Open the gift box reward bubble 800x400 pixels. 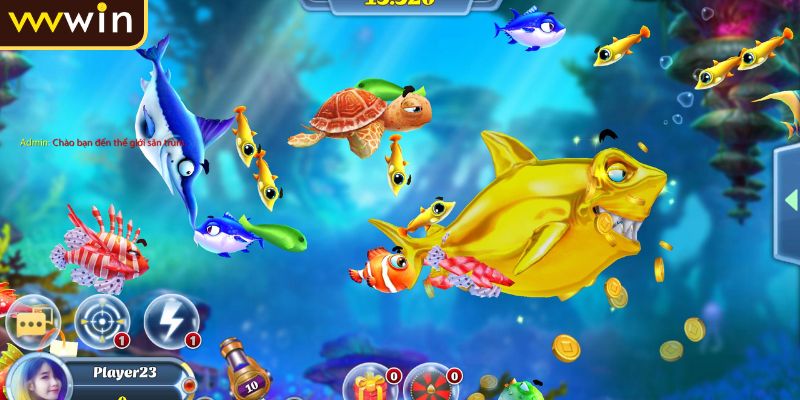369,384
